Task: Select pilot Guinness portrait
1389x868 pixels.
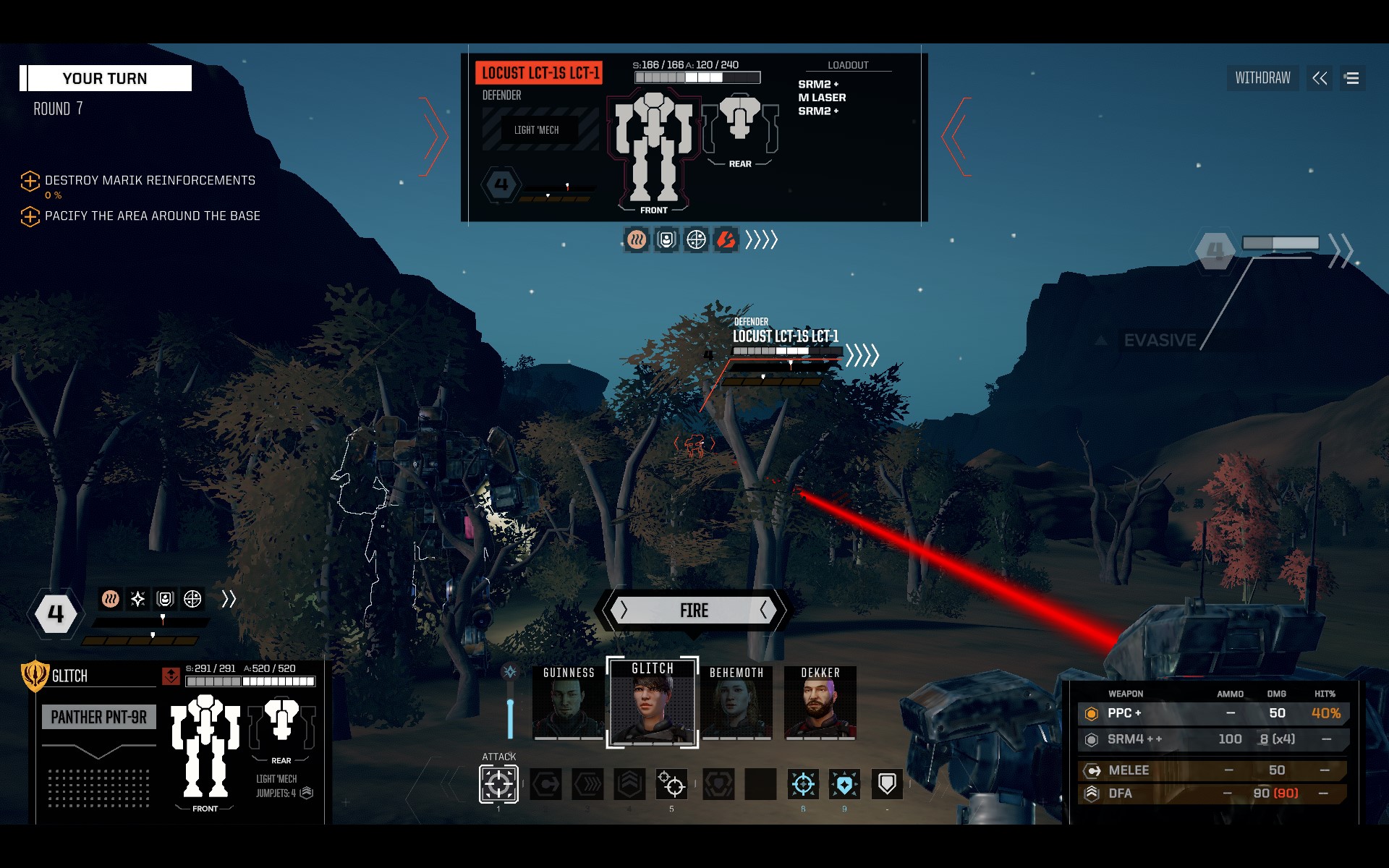Action: click(x=569, y=702)
